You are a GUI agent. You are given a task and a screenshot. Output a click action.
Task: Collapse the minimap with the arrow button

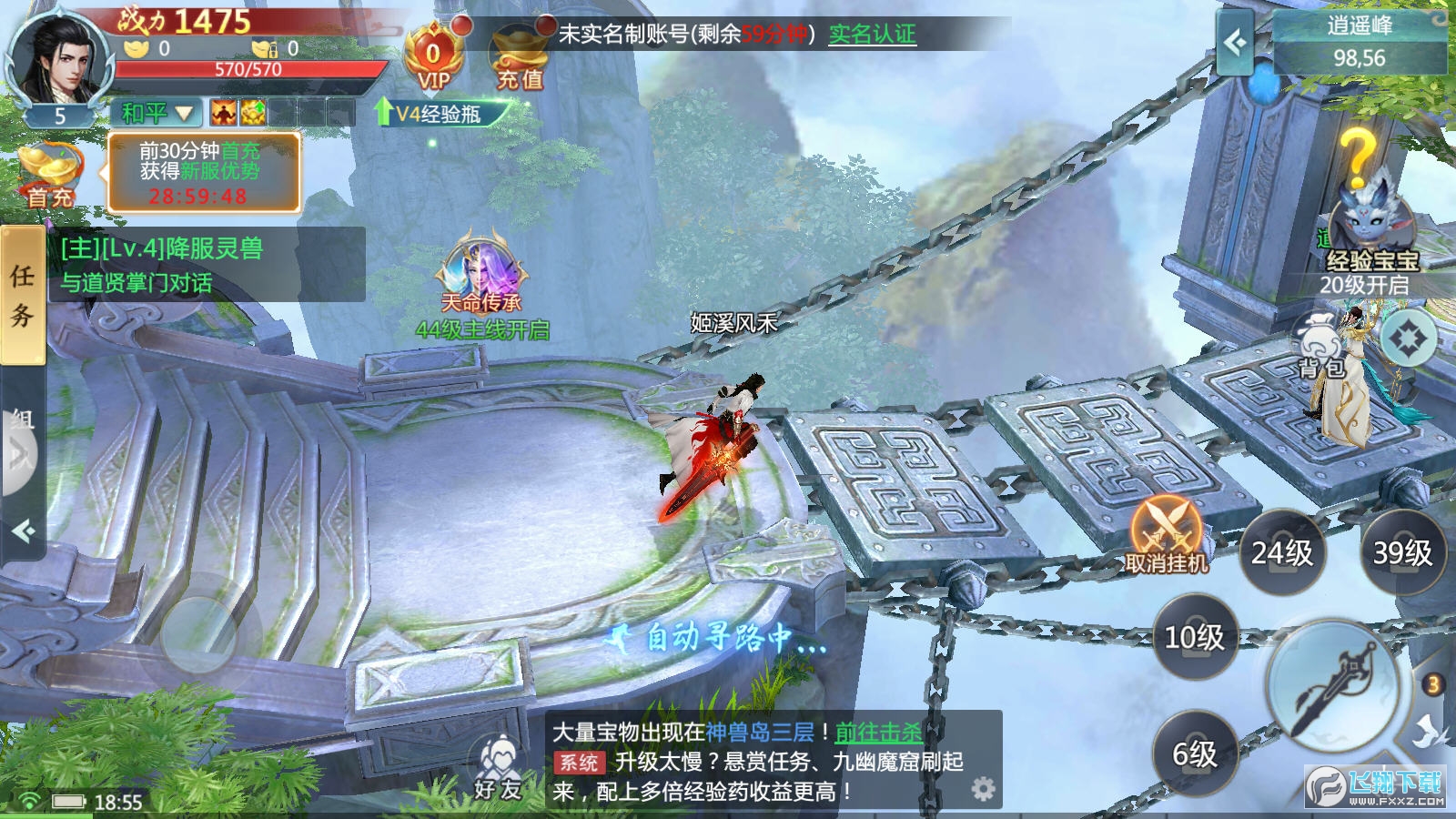pos(1235,42)
